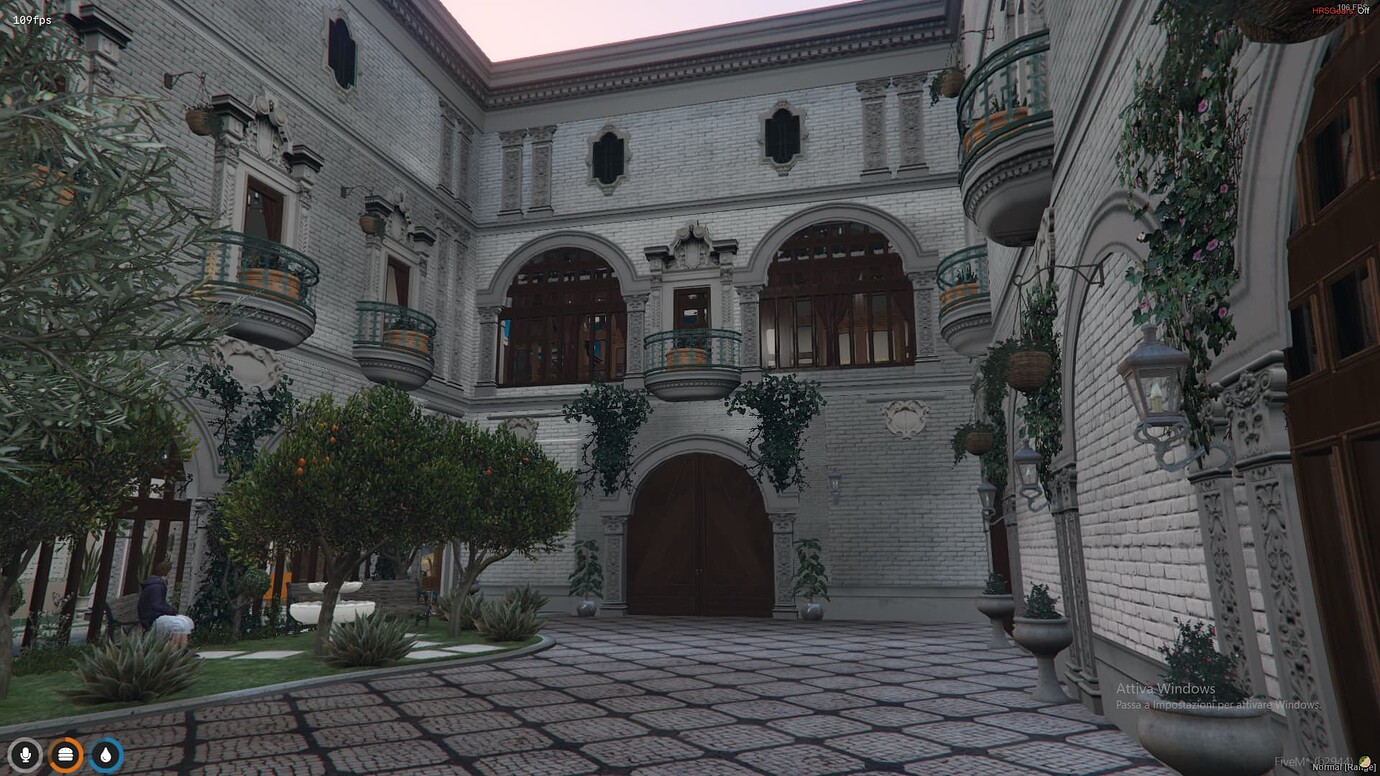Click the orange hunger progress ring

click(64, 741)
